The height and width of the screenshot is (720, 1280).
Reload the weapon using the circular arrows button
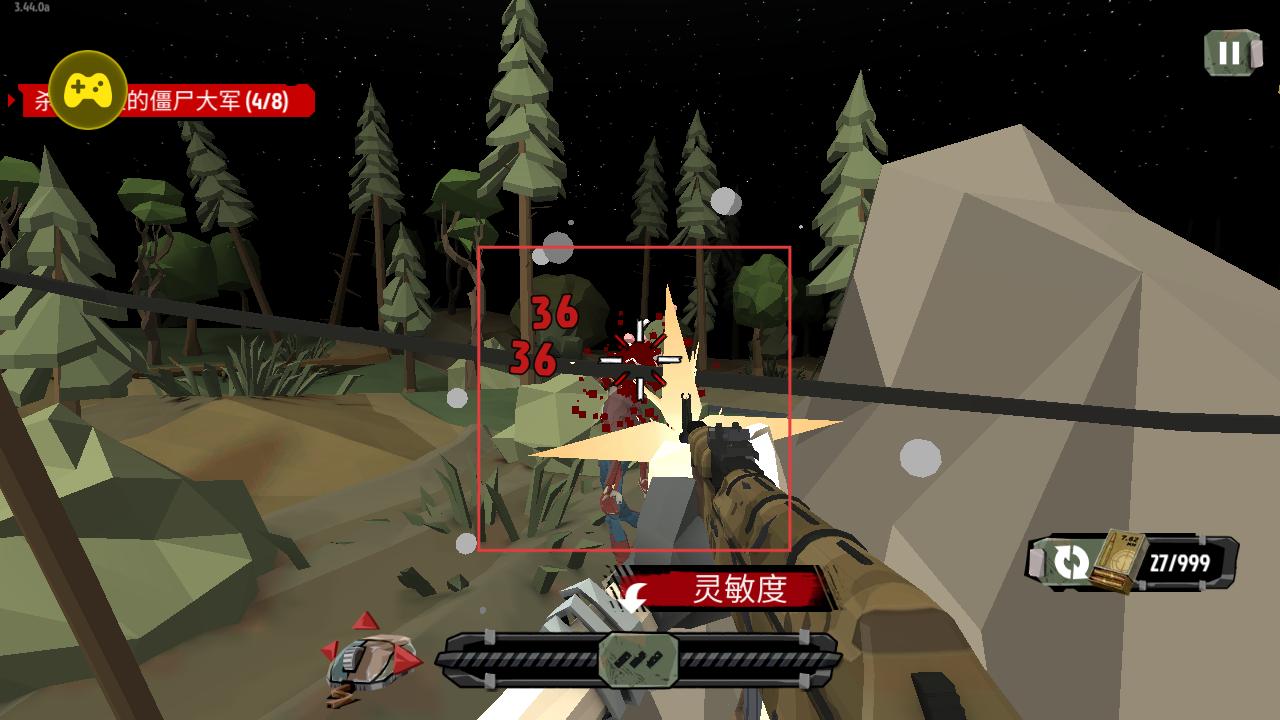click(x=1069, y=562)
